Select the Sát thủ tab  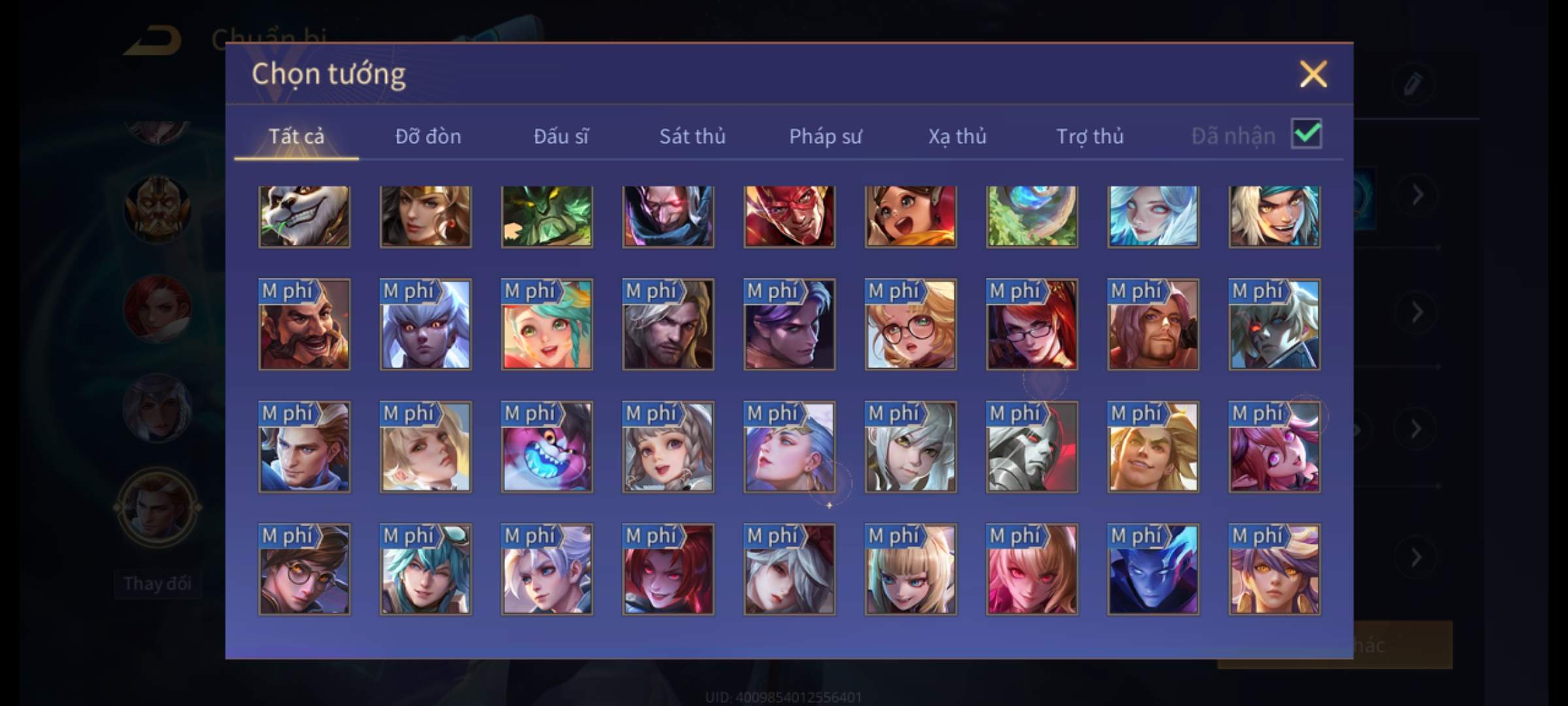[x=692, y=136]
